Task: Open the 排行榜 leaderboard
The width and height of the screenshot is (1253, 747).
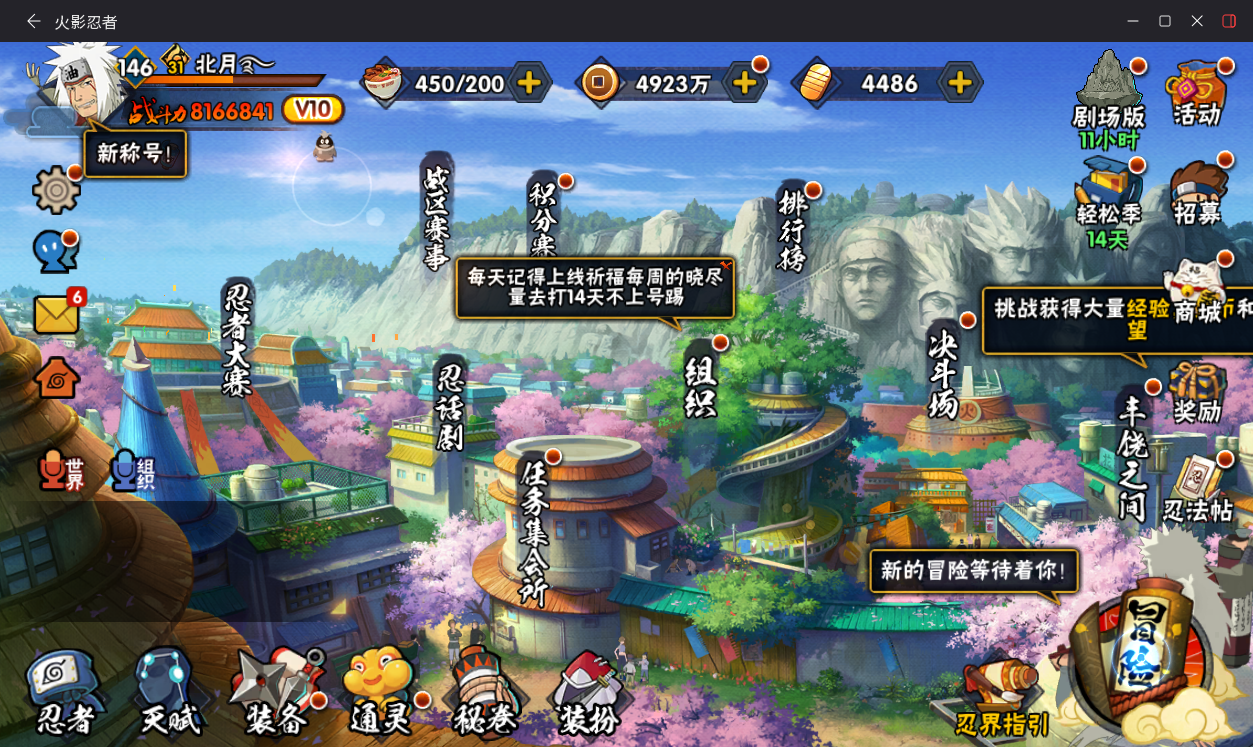Action: click(793, 230)
